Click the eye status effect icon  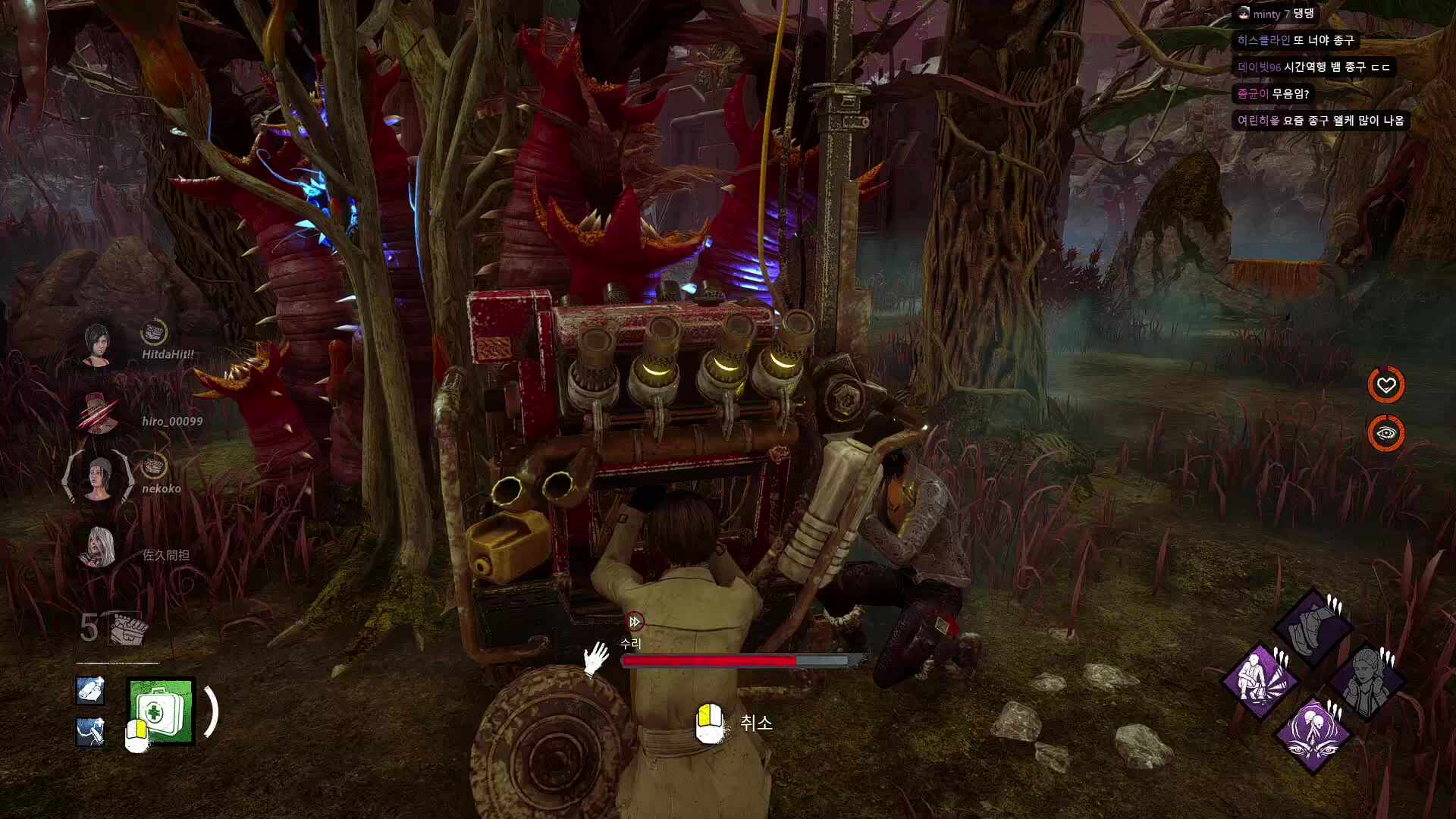1385,434
